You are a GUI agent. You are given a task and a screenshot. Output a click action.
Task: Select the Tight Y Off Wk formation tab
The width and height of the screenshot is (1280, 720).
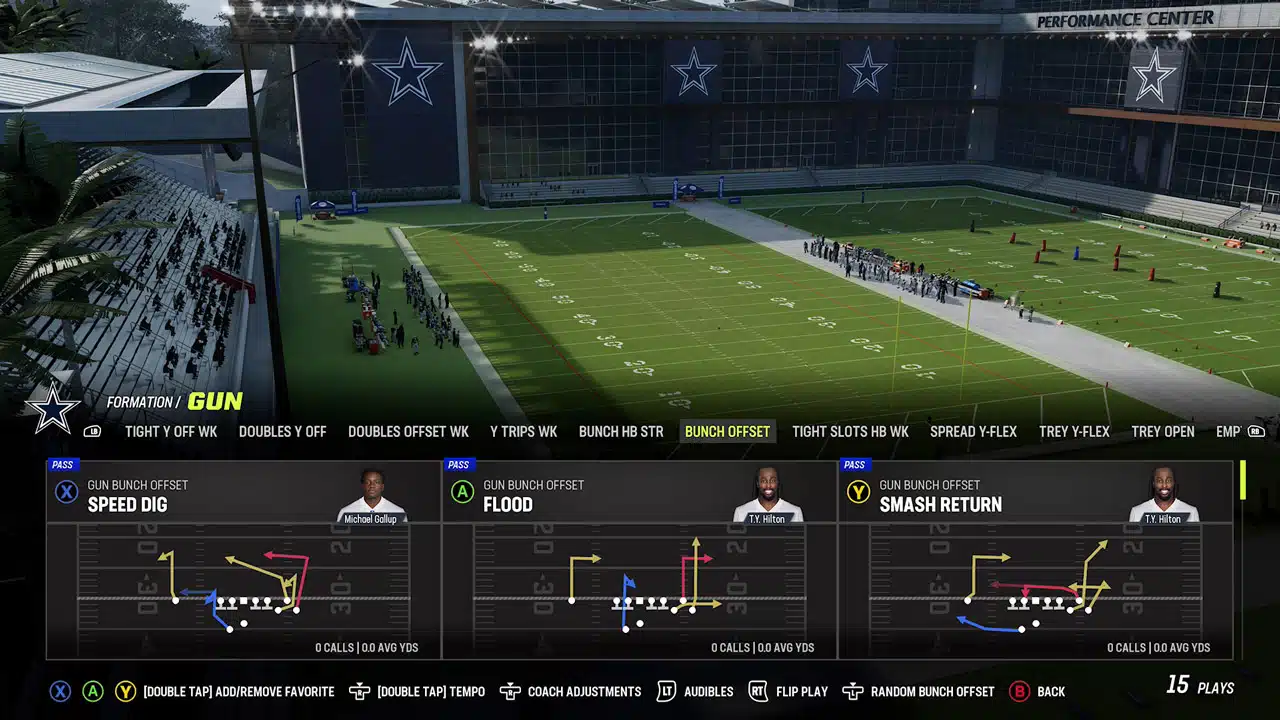point(170,432)
